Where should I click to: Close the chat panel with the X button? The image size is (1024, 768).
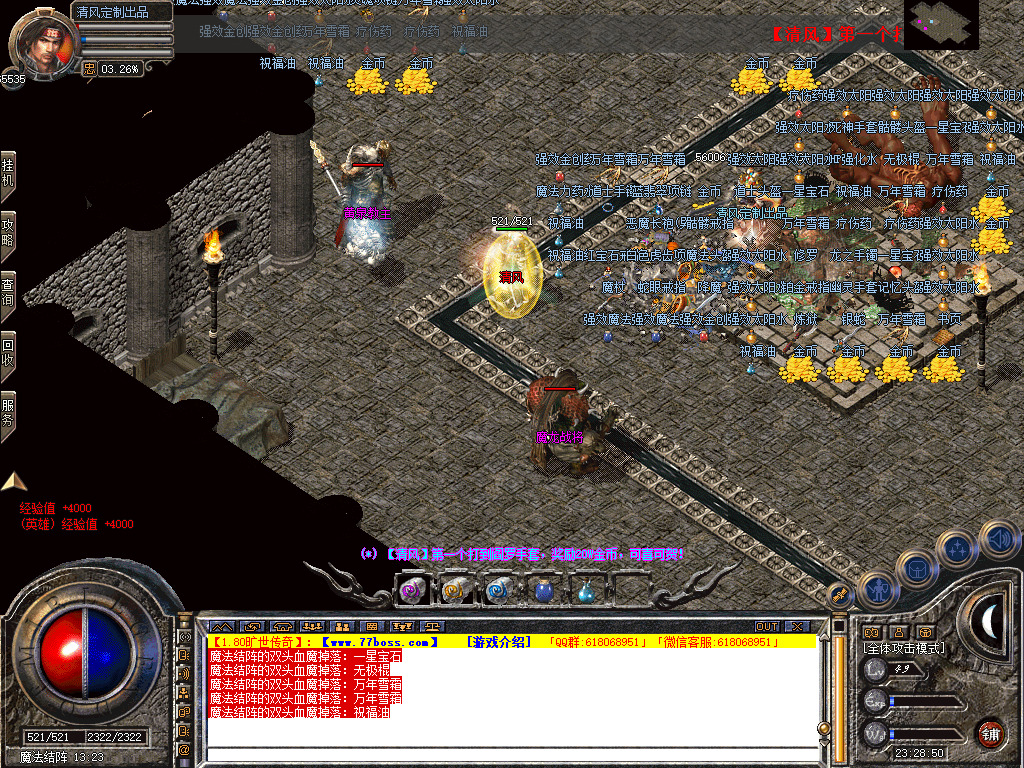point(796,626)
